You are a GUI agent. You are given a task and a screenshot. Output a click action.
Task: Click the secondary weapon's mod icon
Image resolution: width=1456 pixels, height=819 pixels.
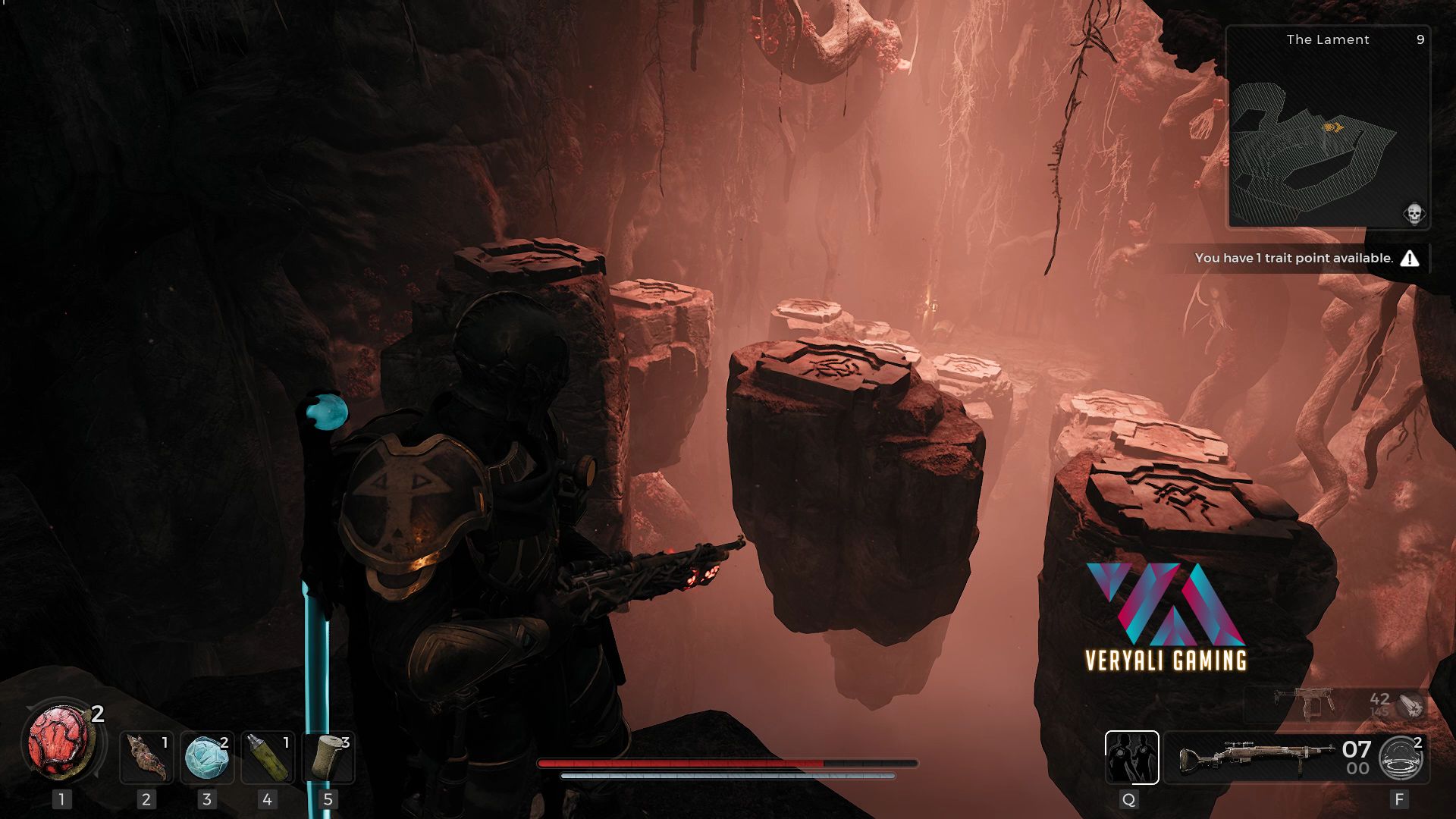(x=1411, y=705)
